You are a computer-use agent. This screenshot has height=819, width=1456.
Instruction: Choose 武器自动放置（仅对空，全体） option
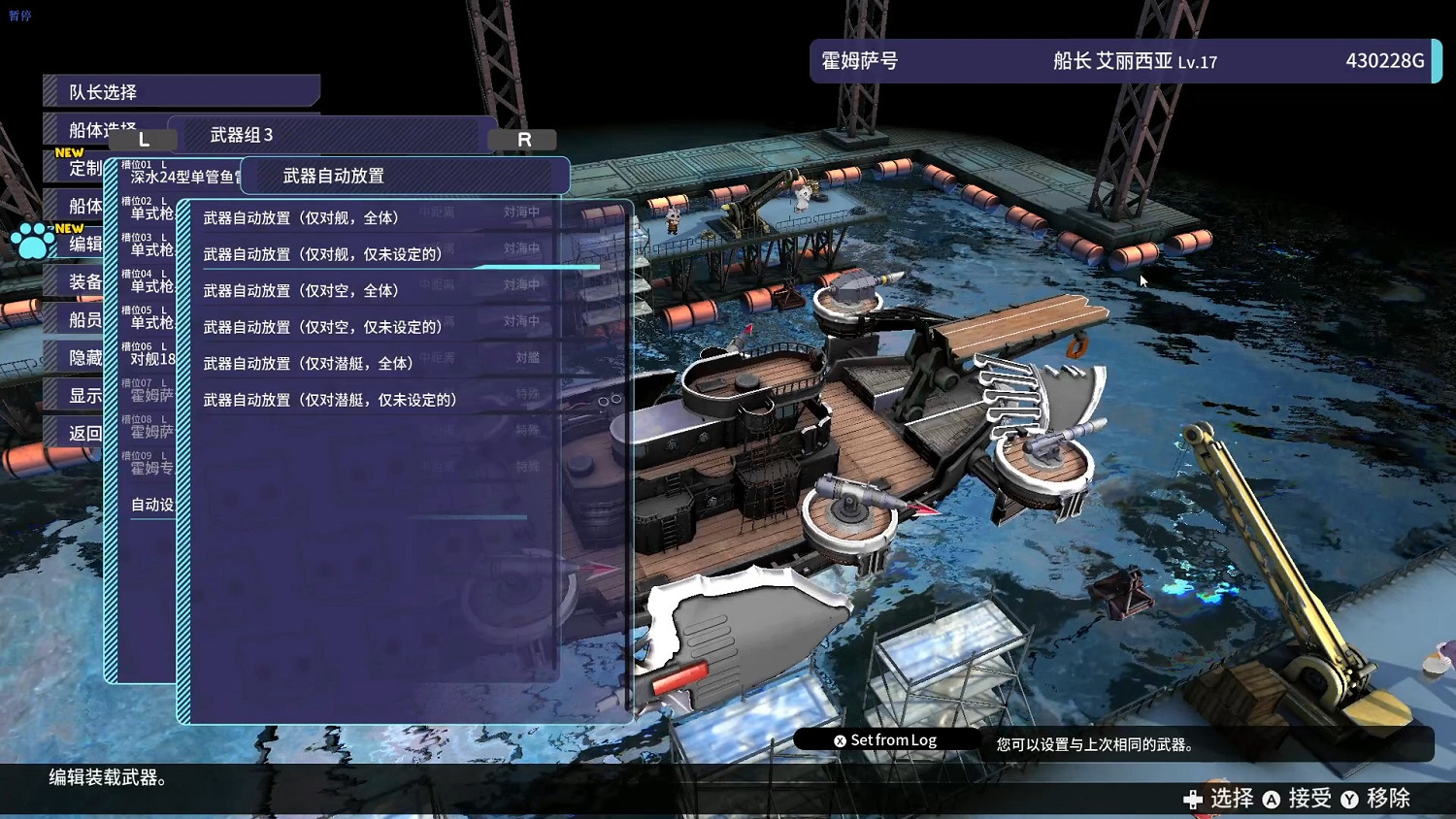[x=301, y=290]
